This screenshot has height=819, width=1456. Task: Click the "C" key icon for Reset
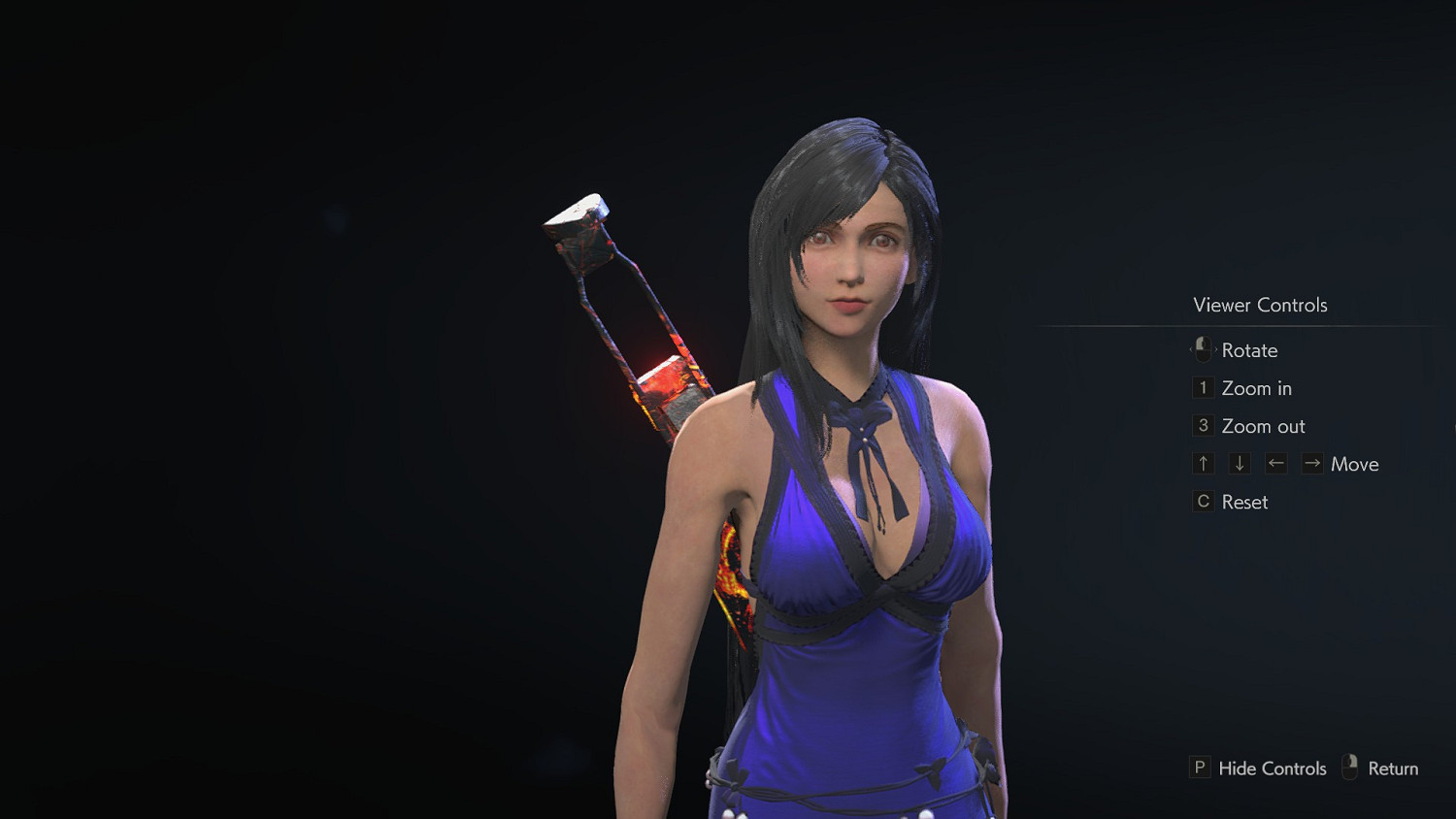pos(1203,501)
